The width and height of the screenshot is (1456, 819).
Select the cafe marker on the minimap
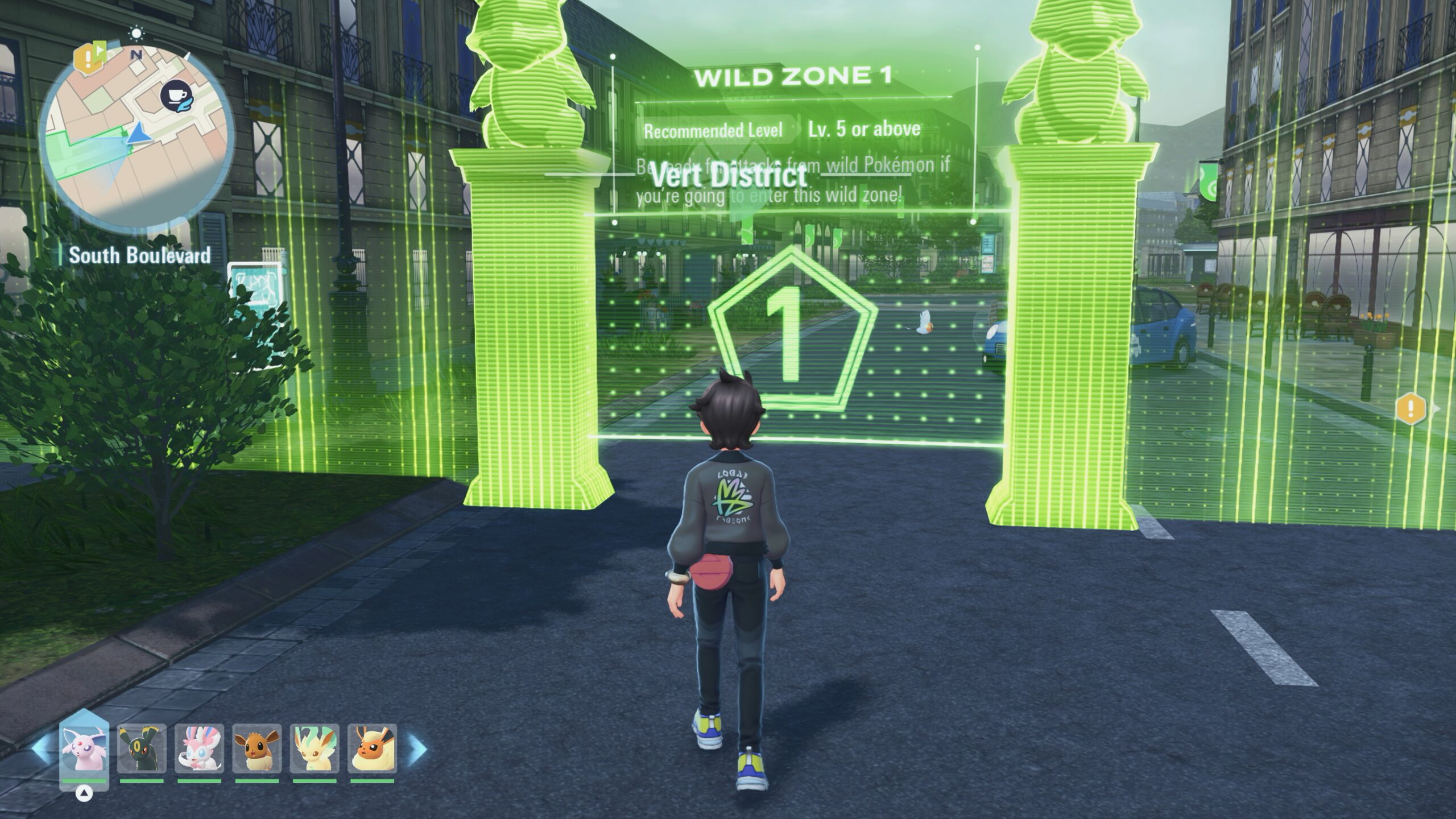tap(175, 96)
